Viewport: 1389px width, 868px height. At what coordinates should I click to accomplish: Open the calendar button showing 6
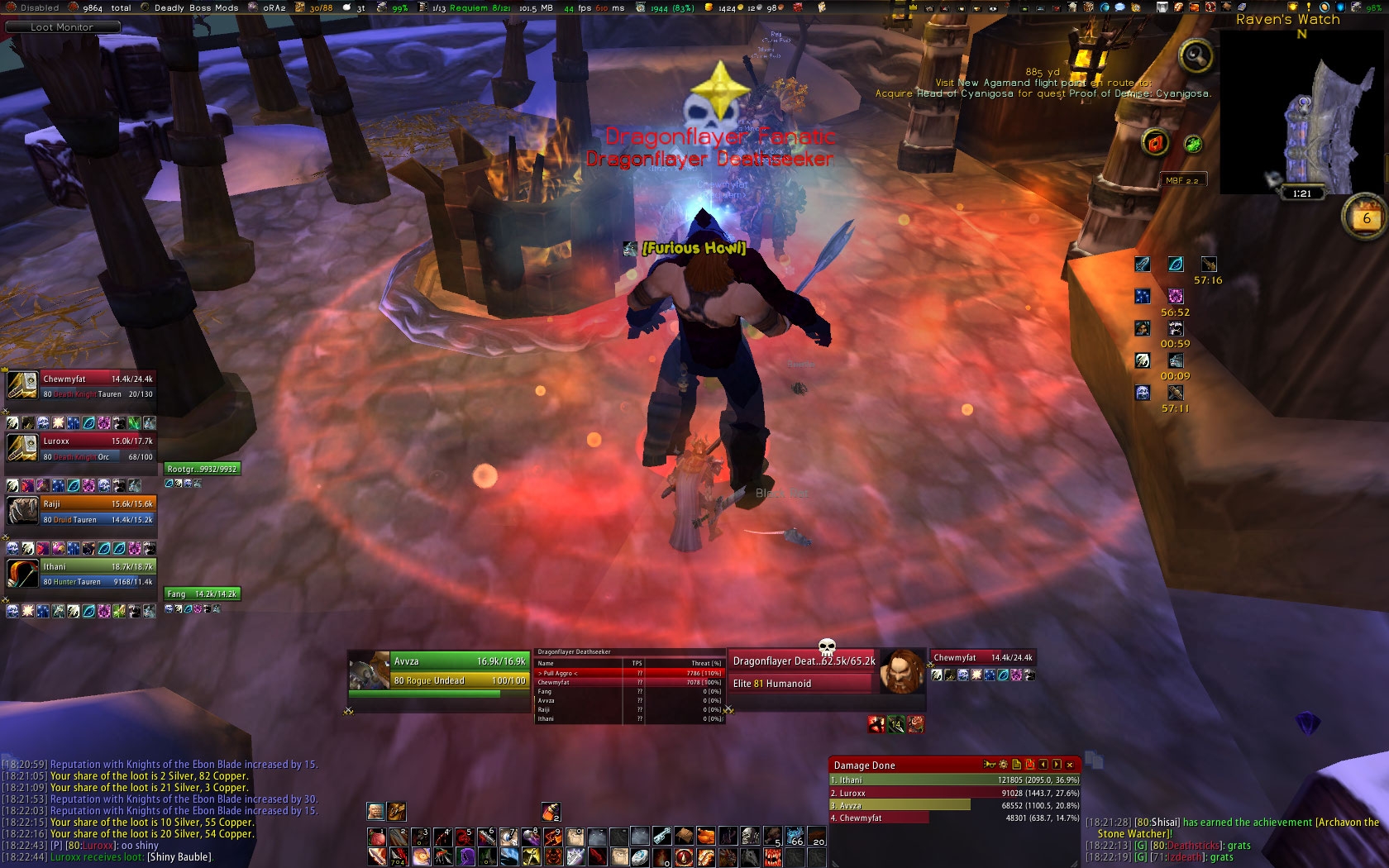pos(1365,218)
